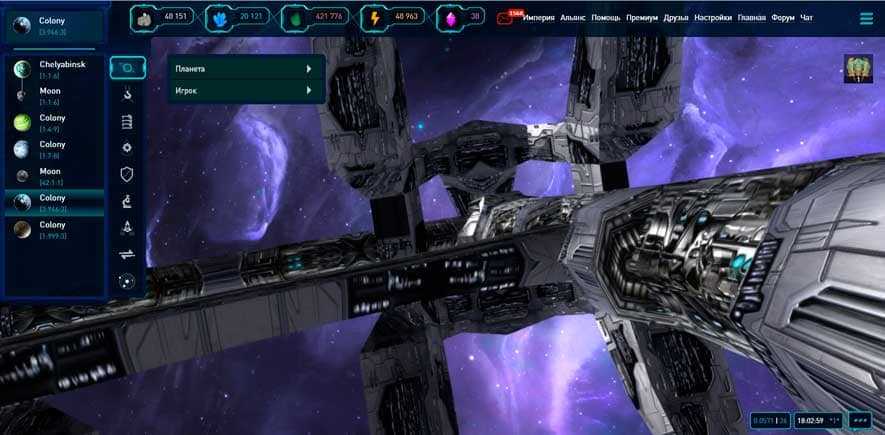Image resolution: width=885 pixels, height=435 pixels.
Task: Return to Главная main page
Action: click(752, 18)
